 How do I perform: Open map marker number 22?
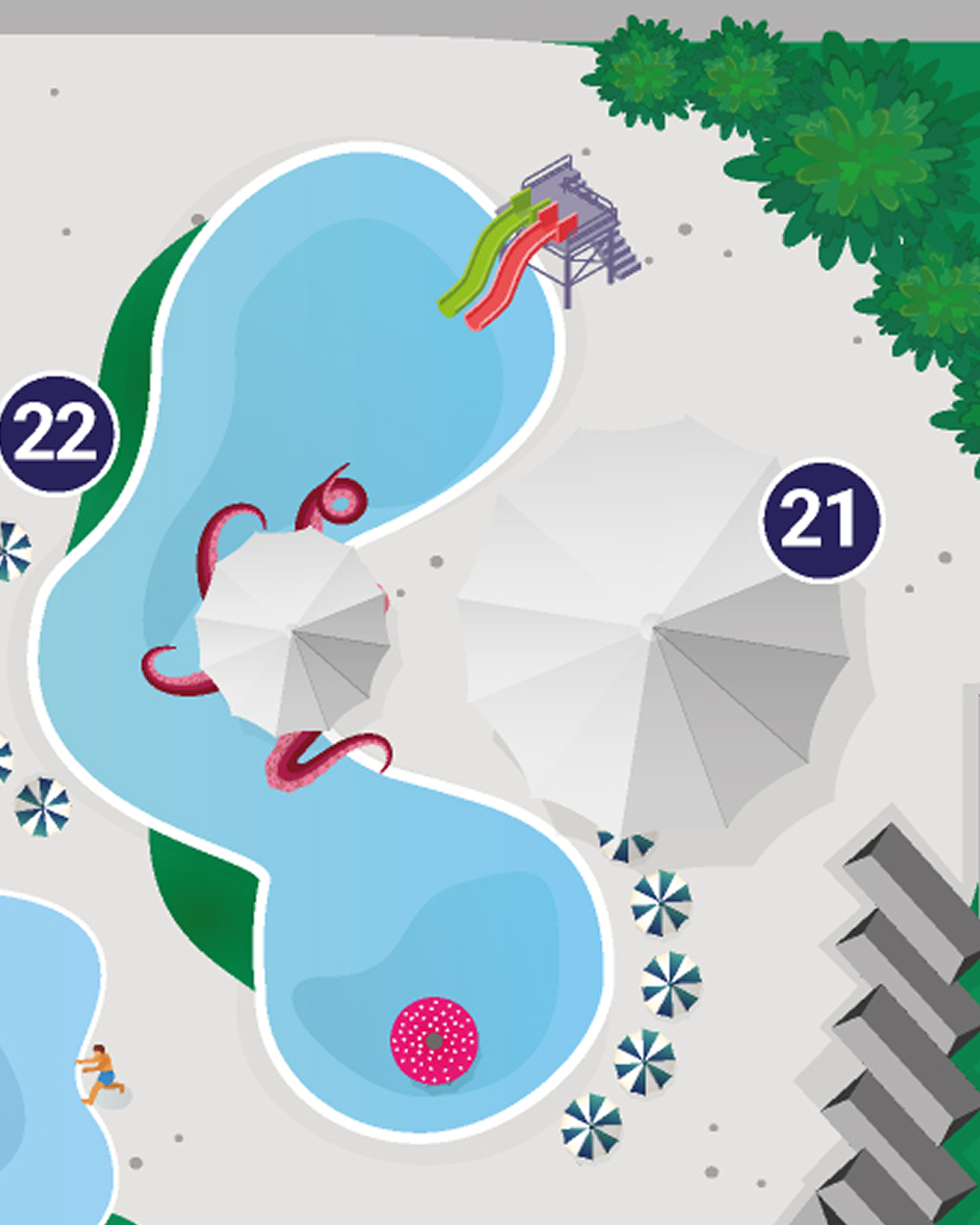click(56, 434)
